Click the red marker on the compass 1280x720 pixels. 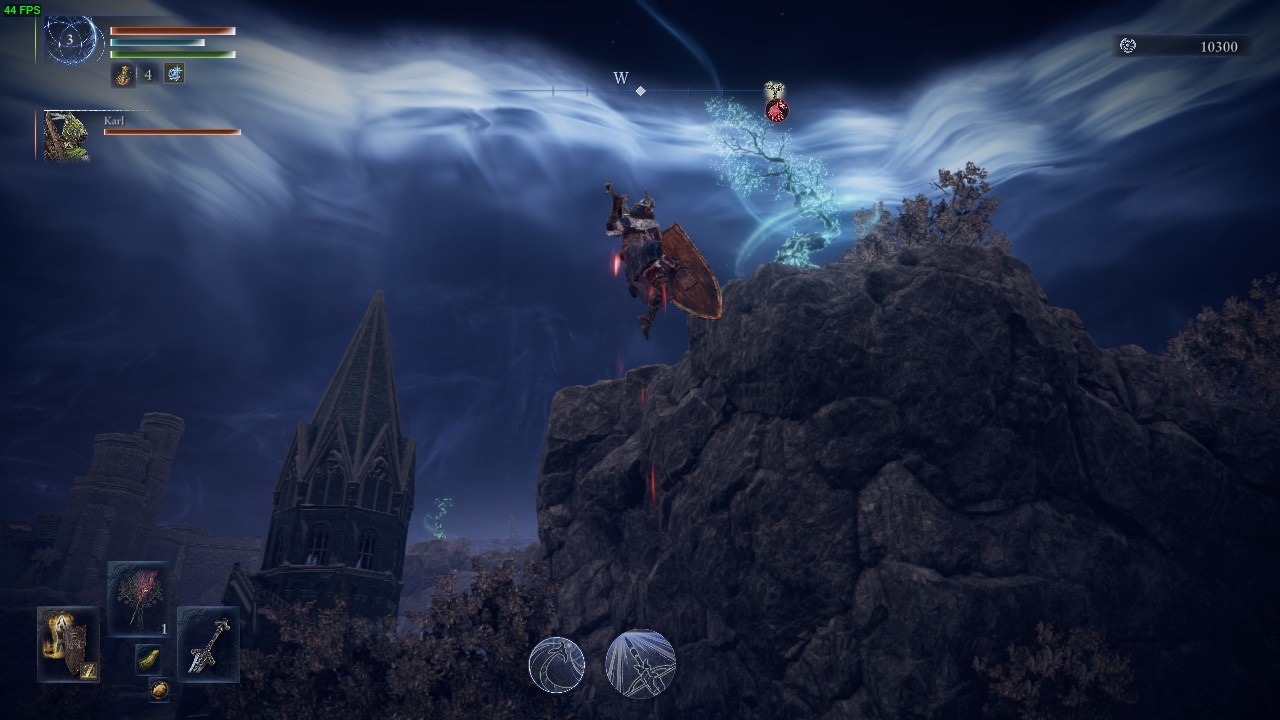[x=777, y=110]
